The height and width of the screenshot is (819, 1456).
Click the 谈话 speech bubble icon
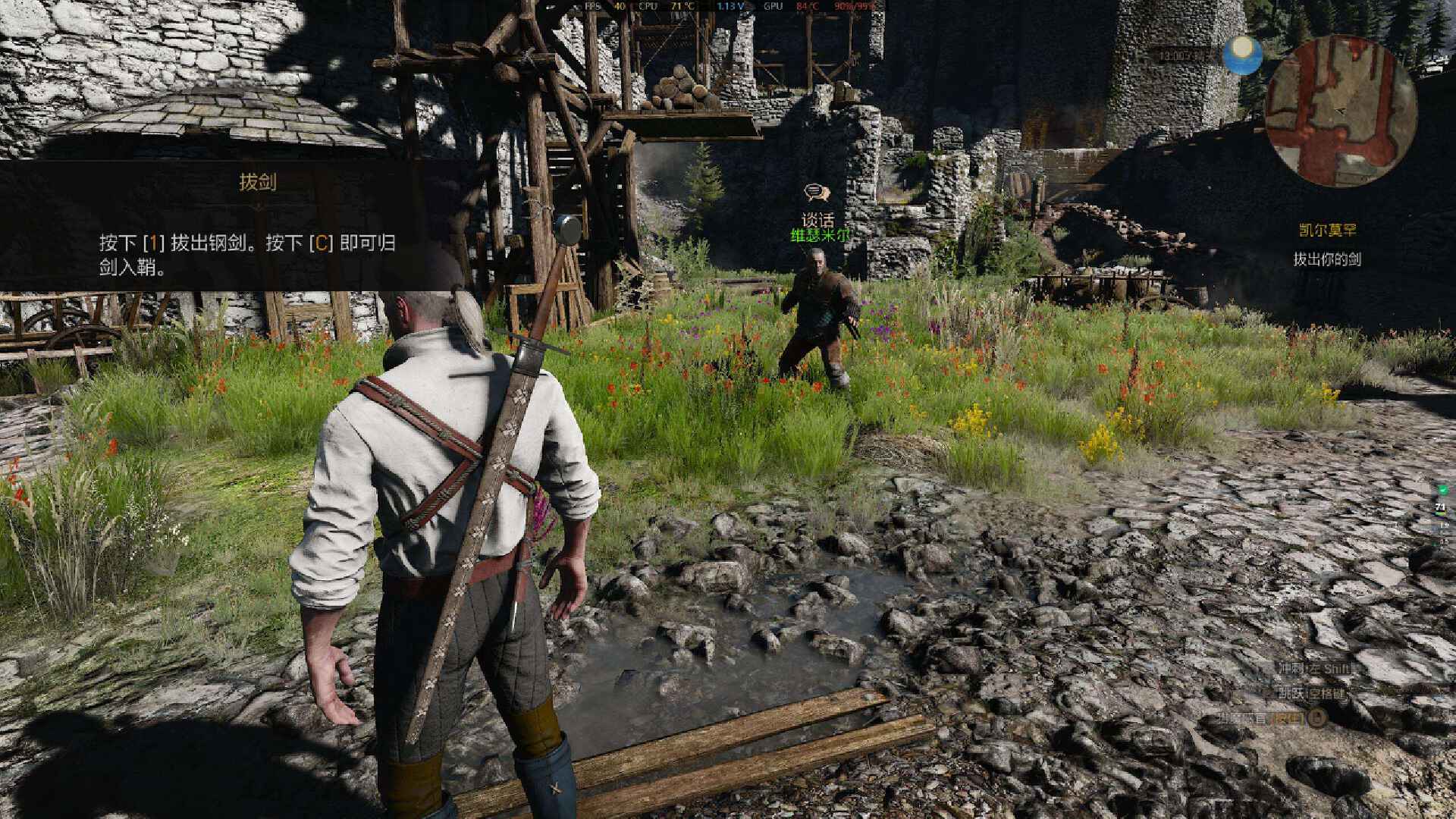point(816,193)
